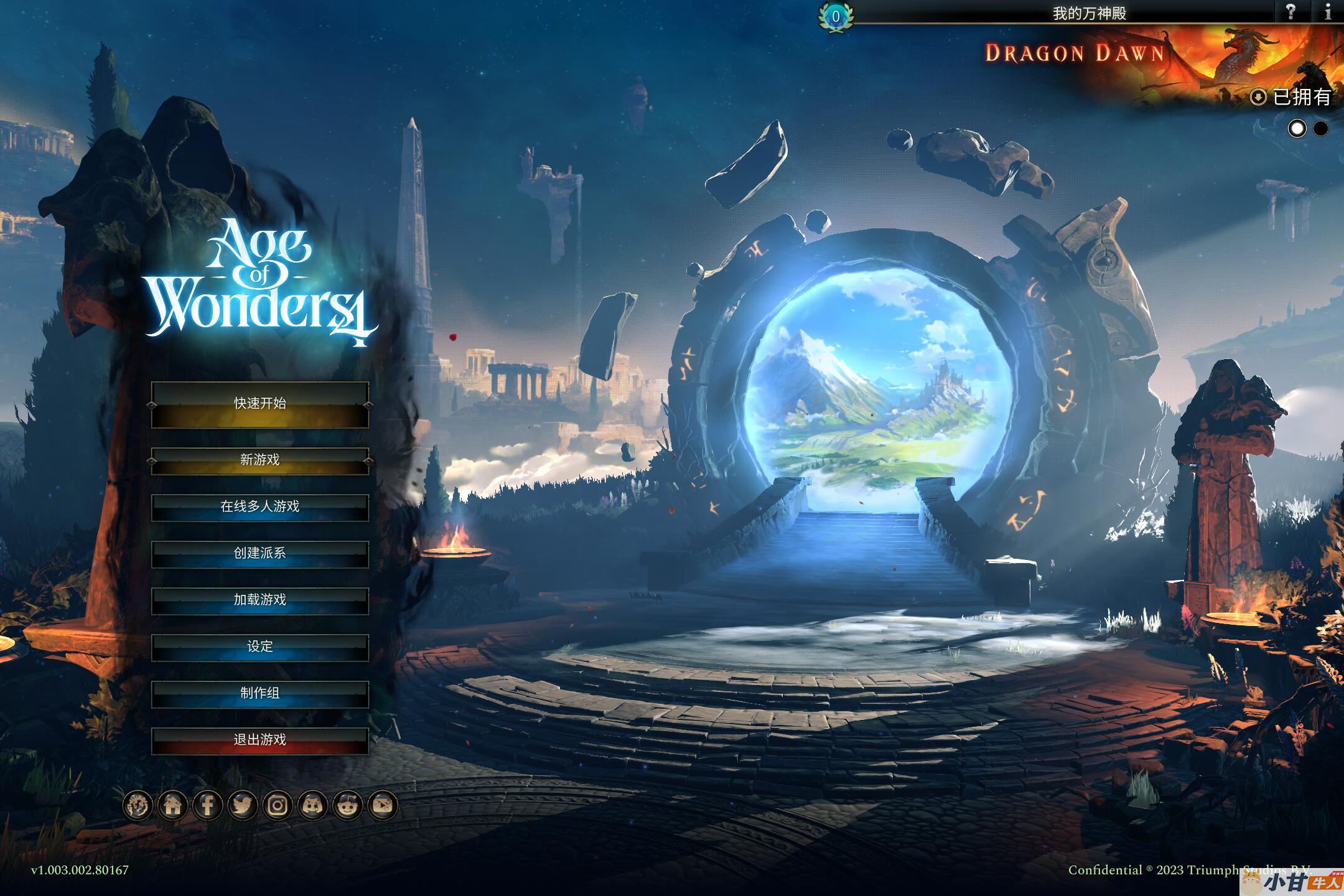Click the question mark help button

pos(1290,12)
